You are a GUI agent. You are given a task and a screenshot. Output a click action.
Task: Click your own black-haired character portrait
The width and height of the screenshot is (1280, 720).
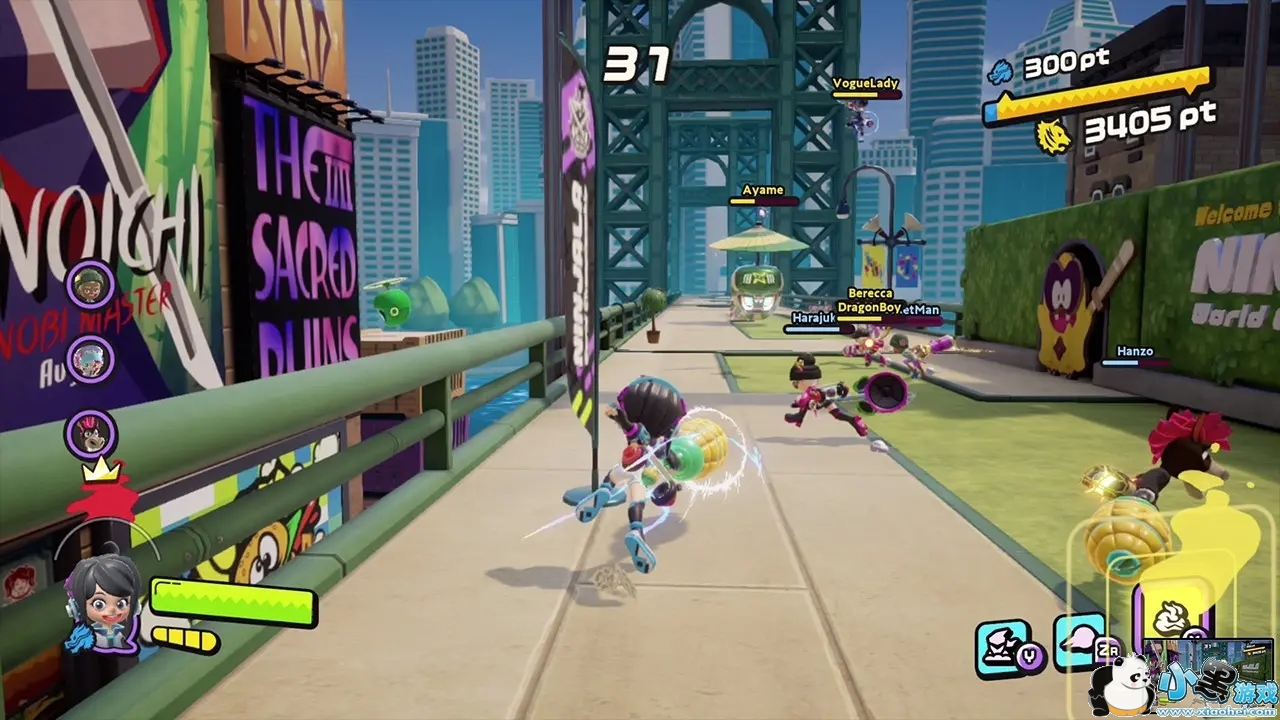point(103,601)
